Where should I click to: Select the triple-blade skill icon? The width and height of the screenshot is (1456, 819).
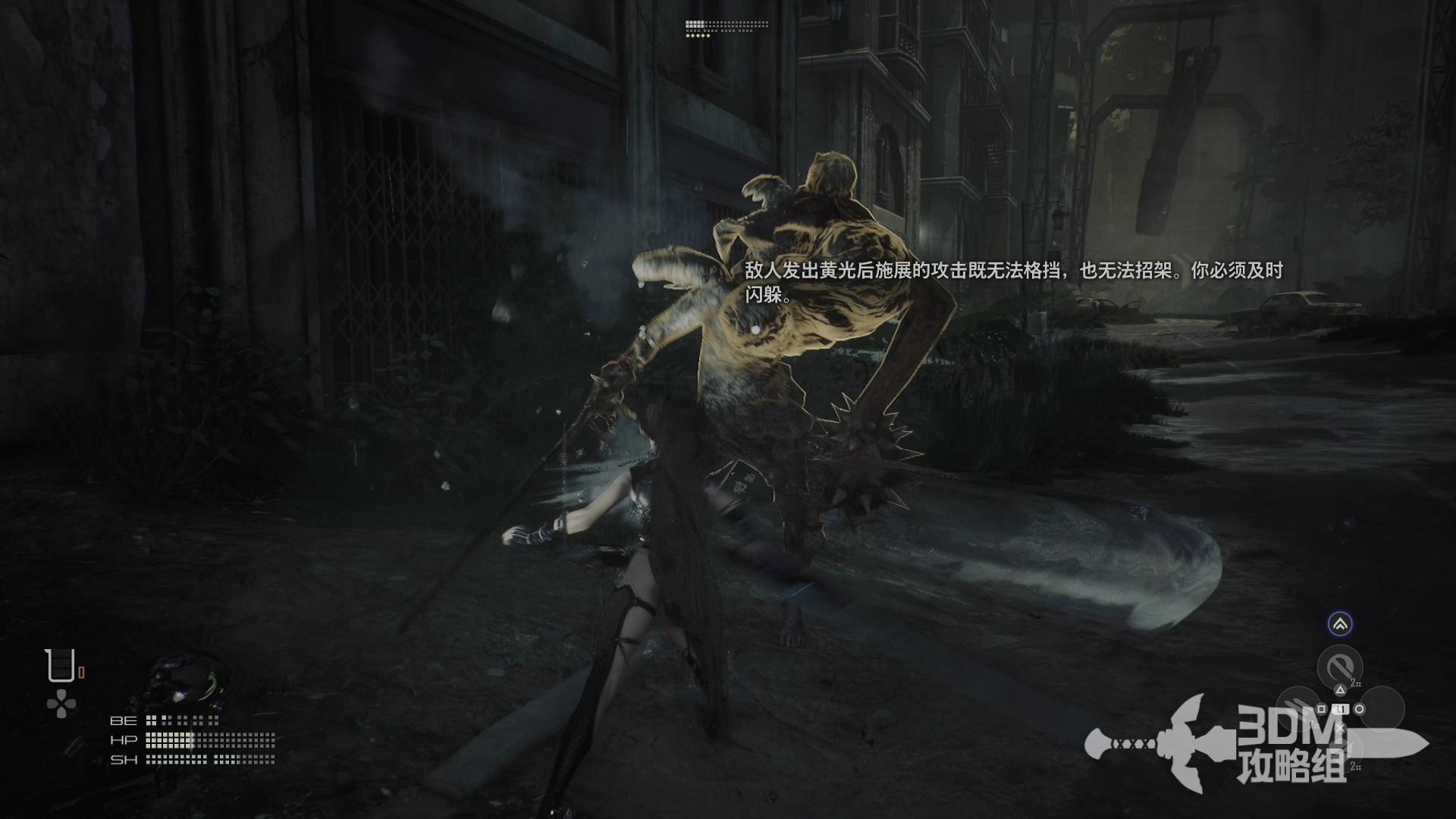(x=1297, y=707)
